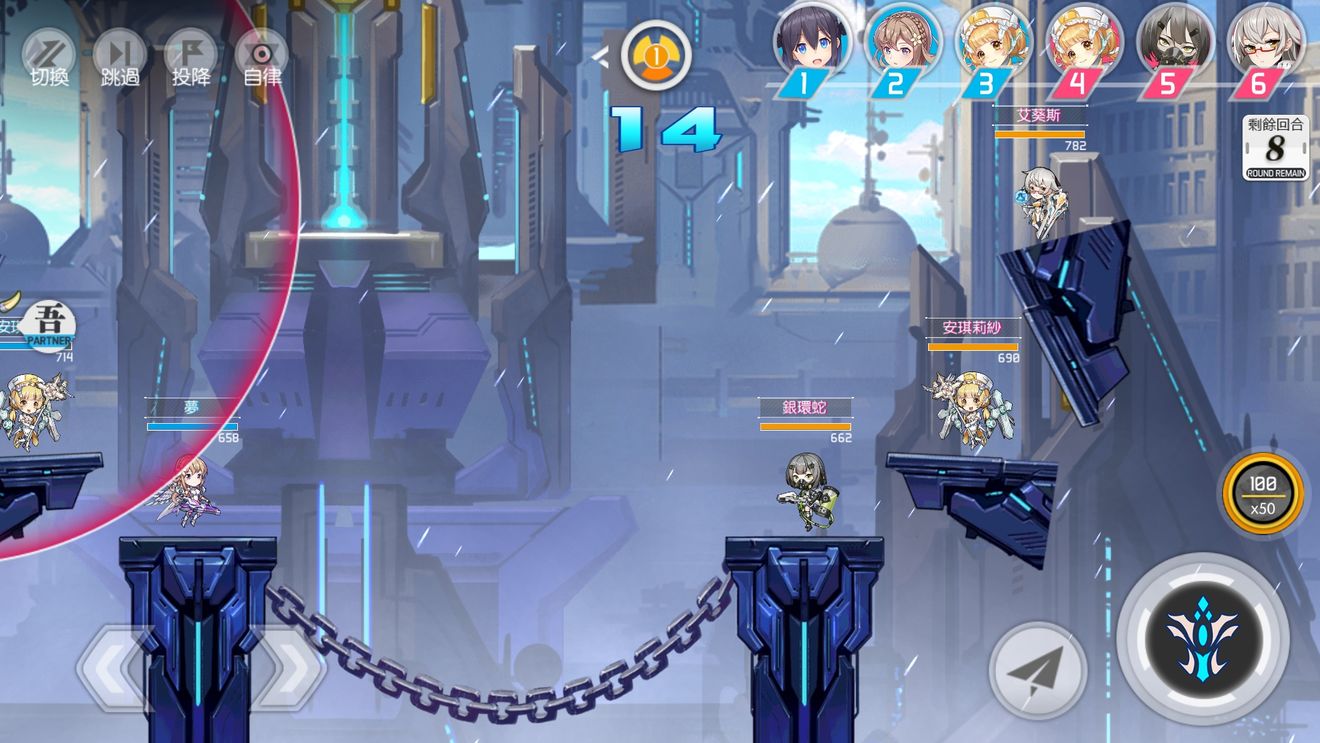Click the orange wind indicator icon
Image resolution: width=1320 pixels, height=743 pixels.
tap(656, 57)
